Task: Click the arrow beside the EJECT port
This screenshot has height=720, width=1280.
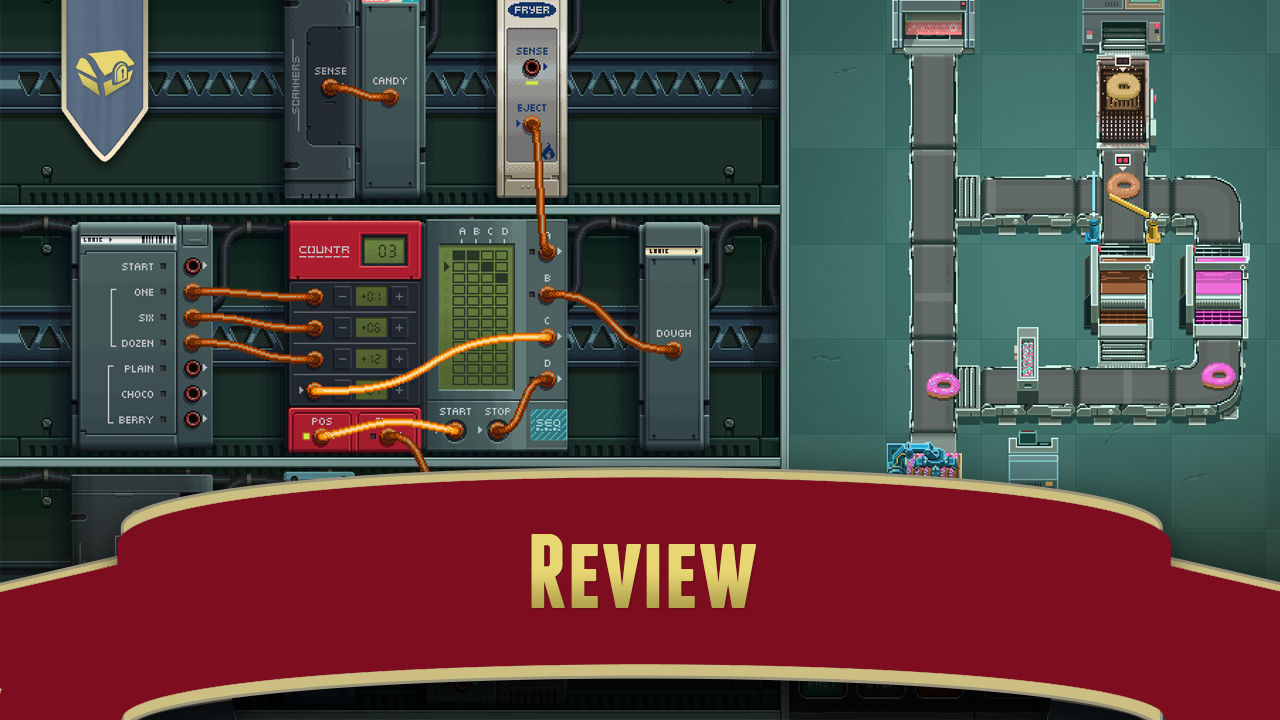Action: tap(518, 122)
